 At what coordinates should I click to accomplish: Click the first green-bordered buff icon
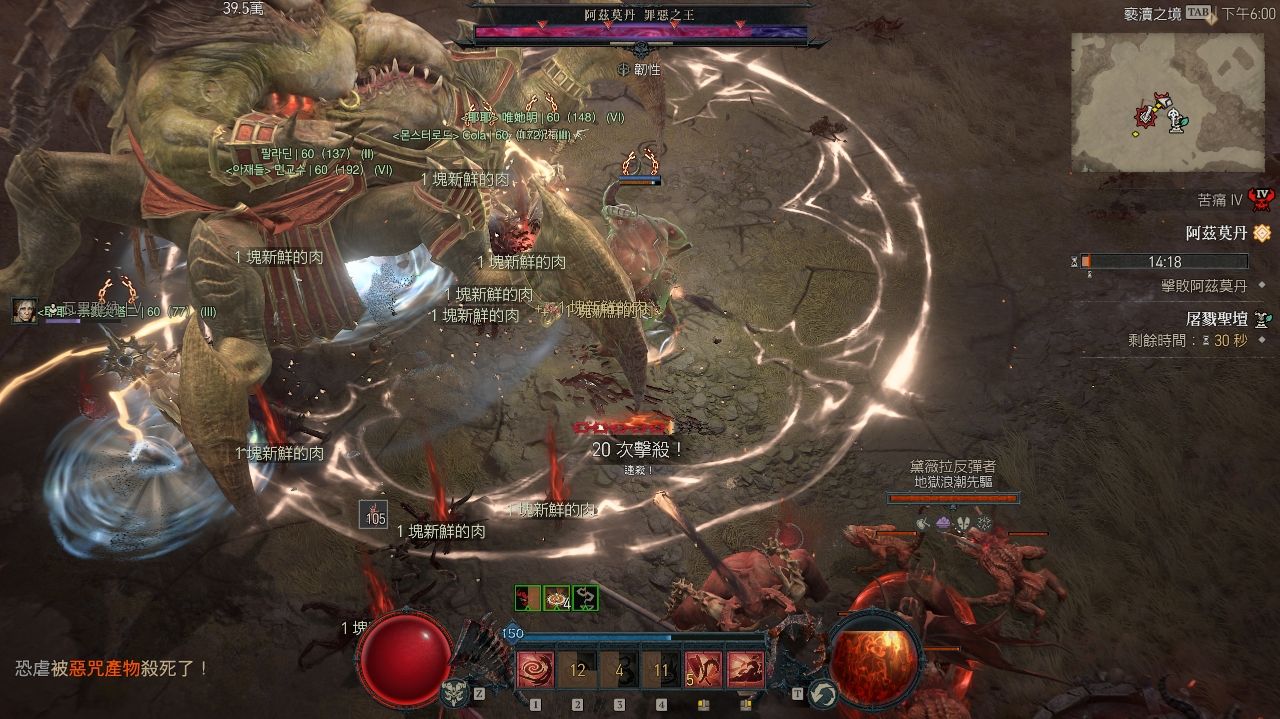pyautogui.click(x=527, y=598)
